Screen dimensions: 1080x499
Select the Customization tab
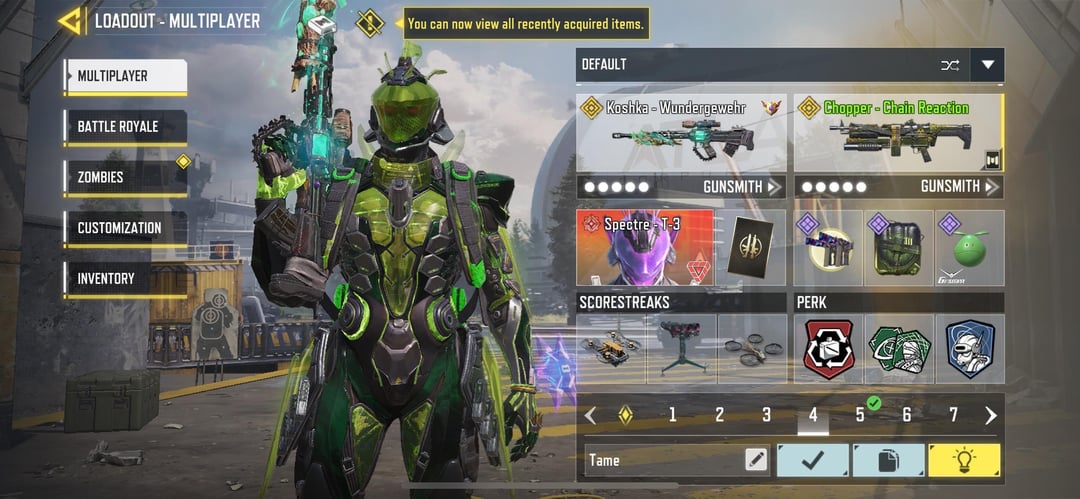pyautogui.click(x=125, y=228)
